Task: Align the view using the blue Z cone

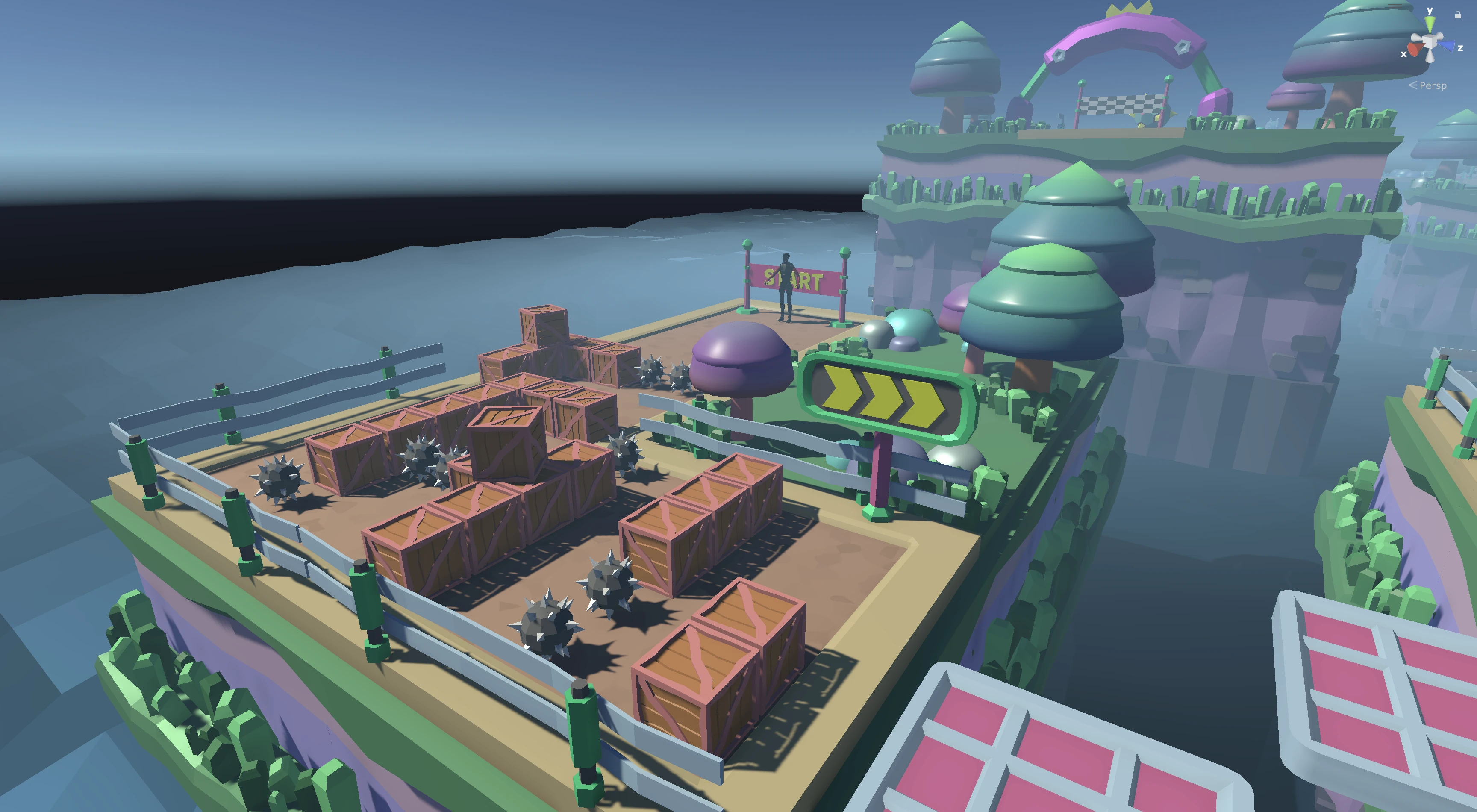Action: pos(1448,47)
